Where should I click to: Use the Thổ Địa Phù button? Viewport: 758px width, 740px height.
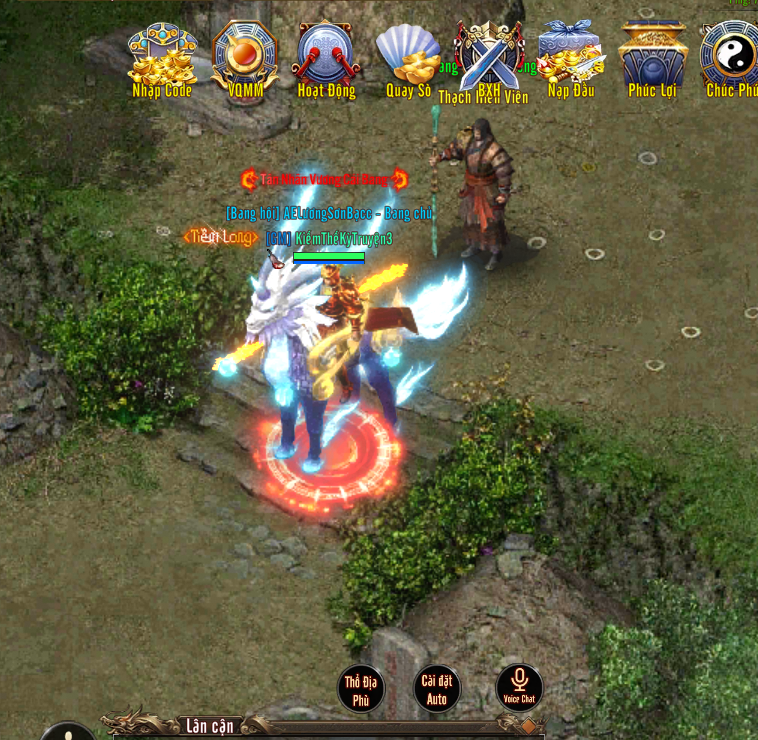(361, 689)
